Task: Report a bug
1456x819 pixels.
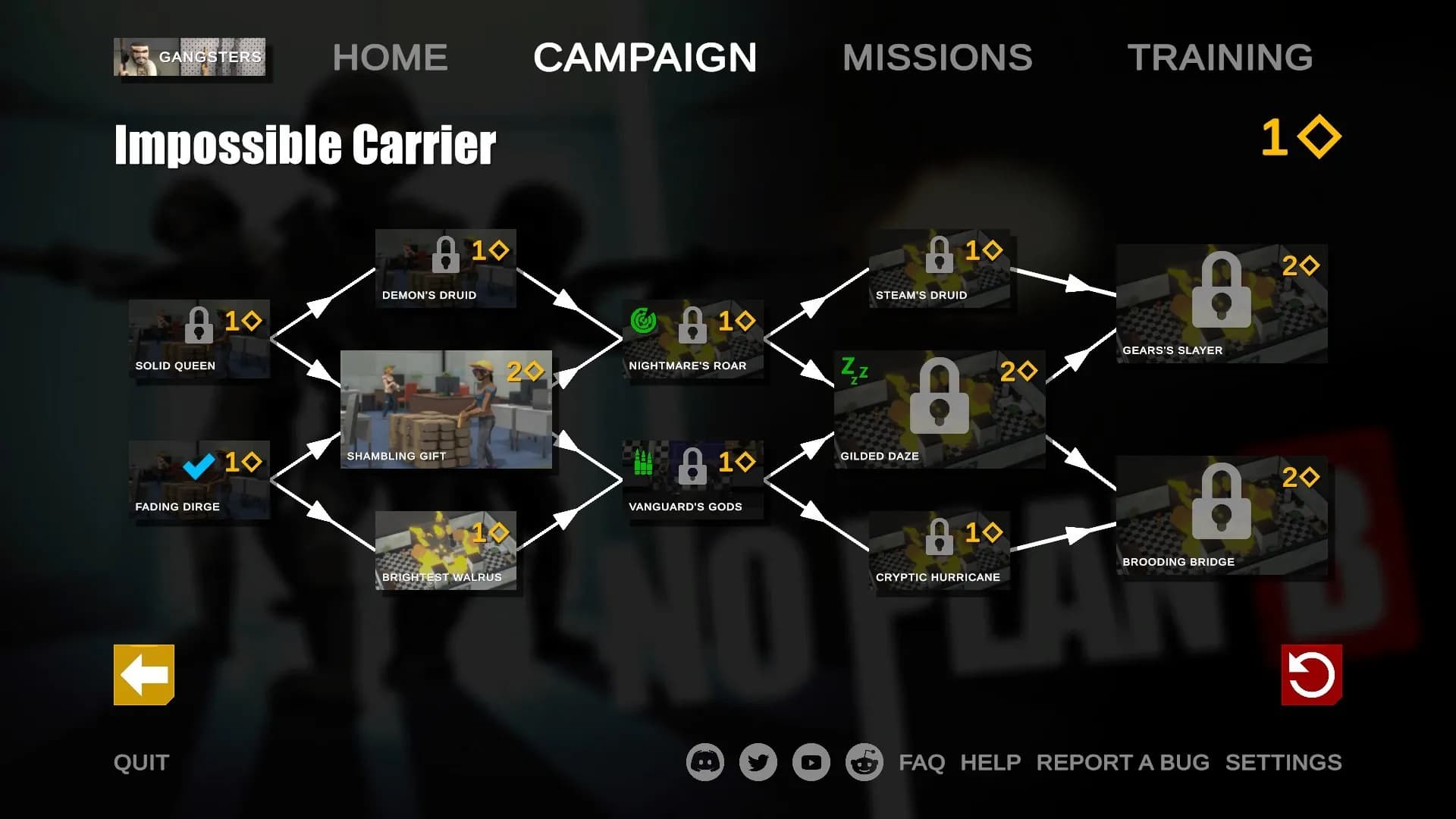Action: tap(1122, 762)
